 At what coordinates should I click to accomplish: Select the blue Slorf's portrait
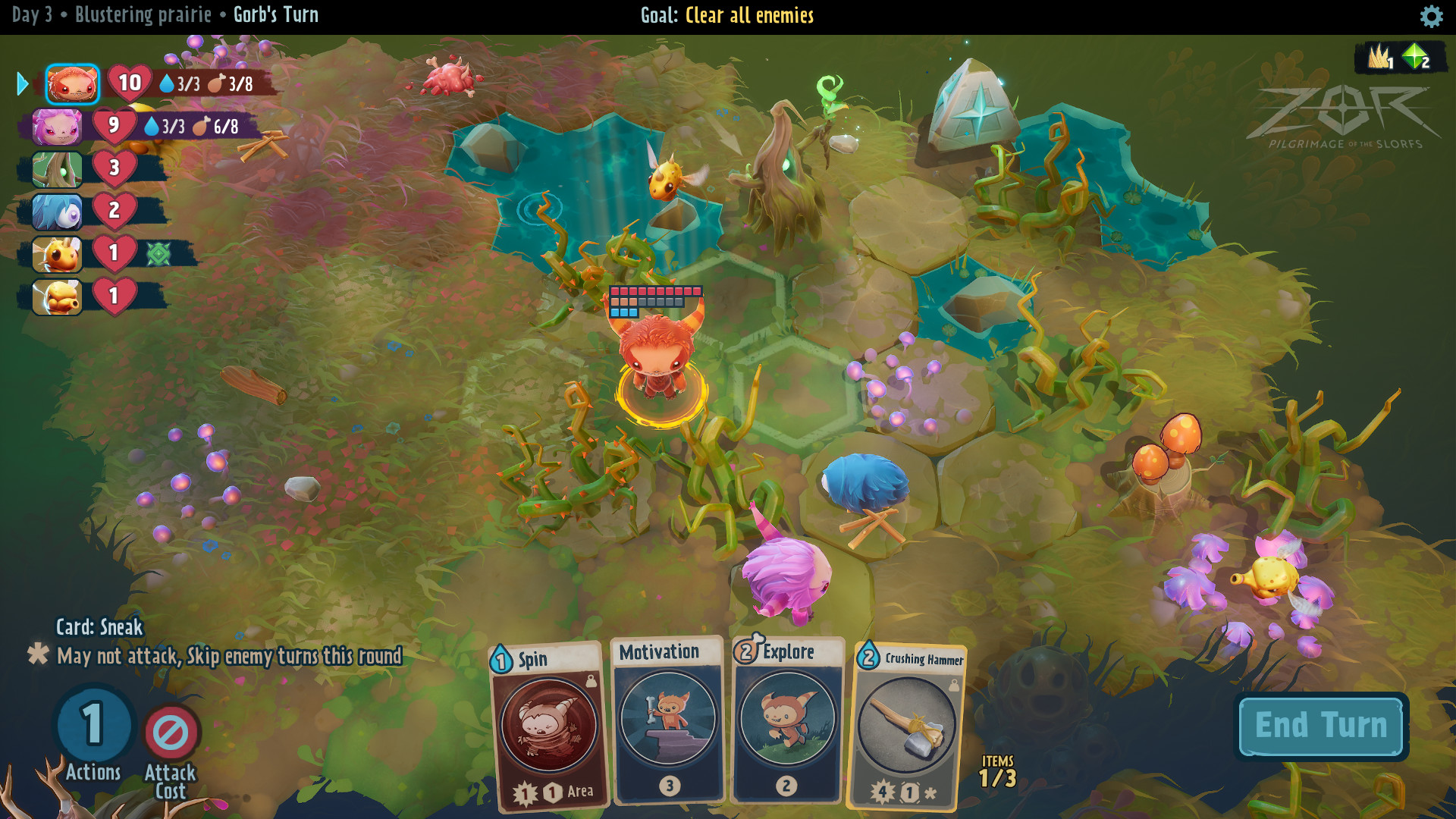(57, 213)
